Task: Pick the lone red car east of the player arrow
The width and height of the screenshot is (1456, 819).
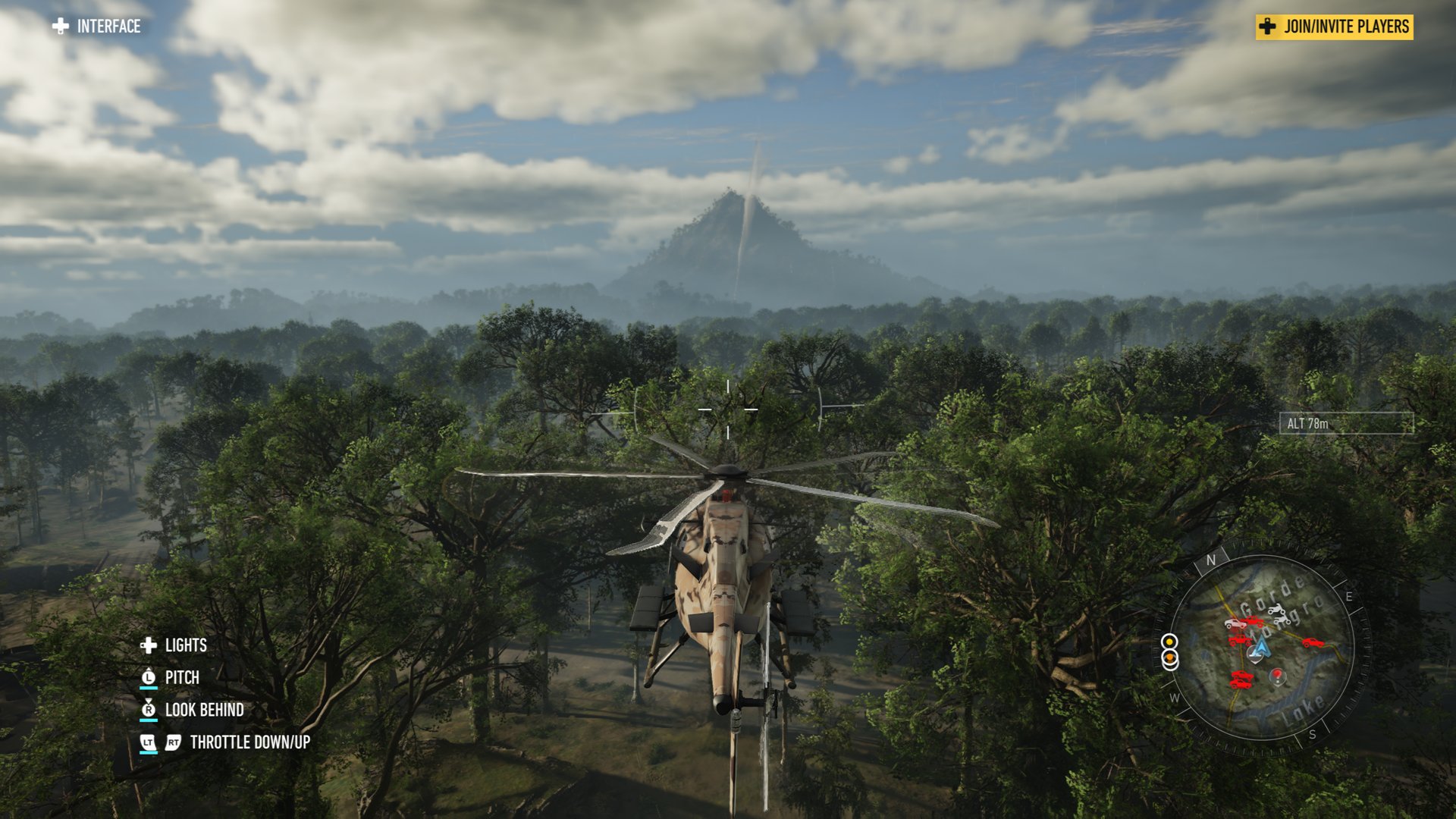Action: click(1313, 643)
